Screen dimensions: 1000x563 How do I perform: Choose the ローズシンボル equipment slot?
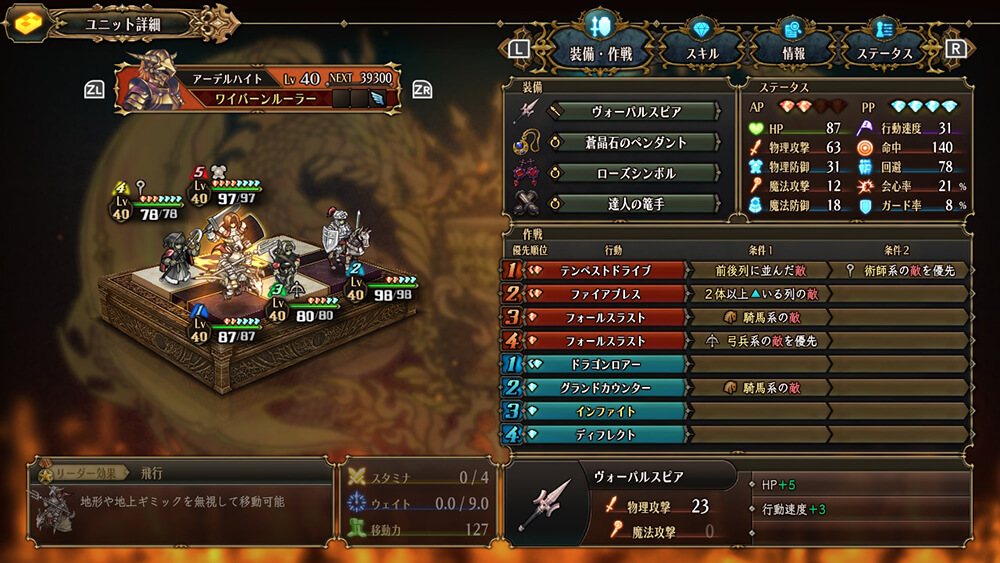634,173
